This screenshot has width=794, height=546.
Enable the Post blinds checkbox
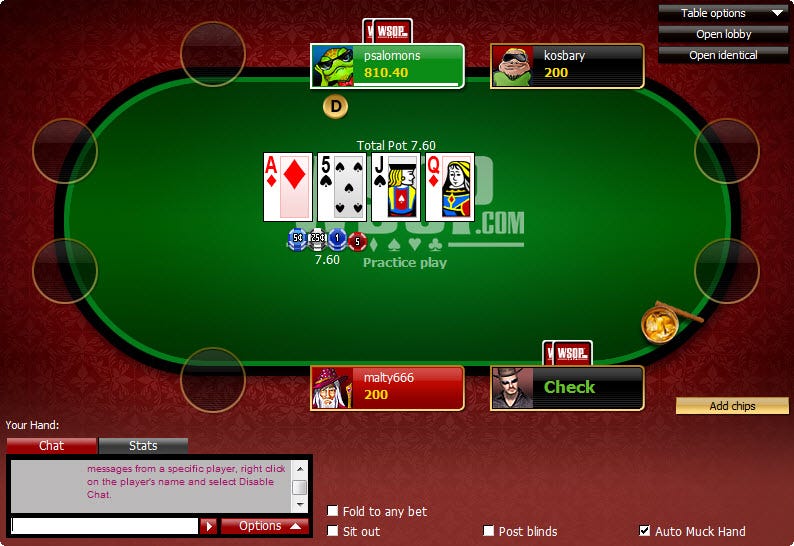point(489,531)
